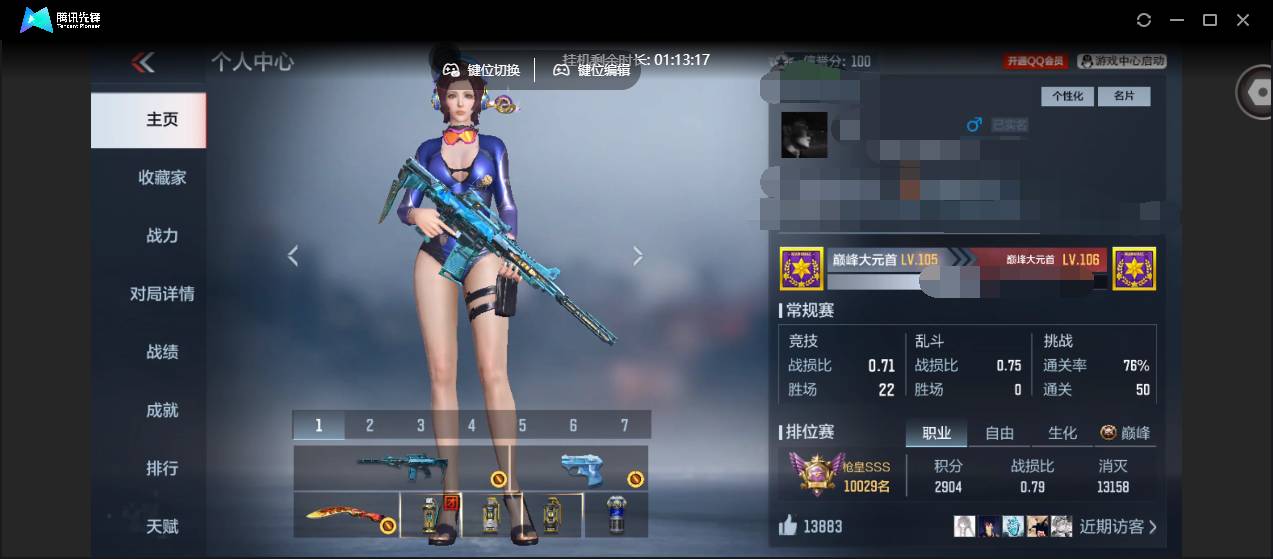Show the next character with the right arrow
1273x559 pixels.
coord(638,256)
